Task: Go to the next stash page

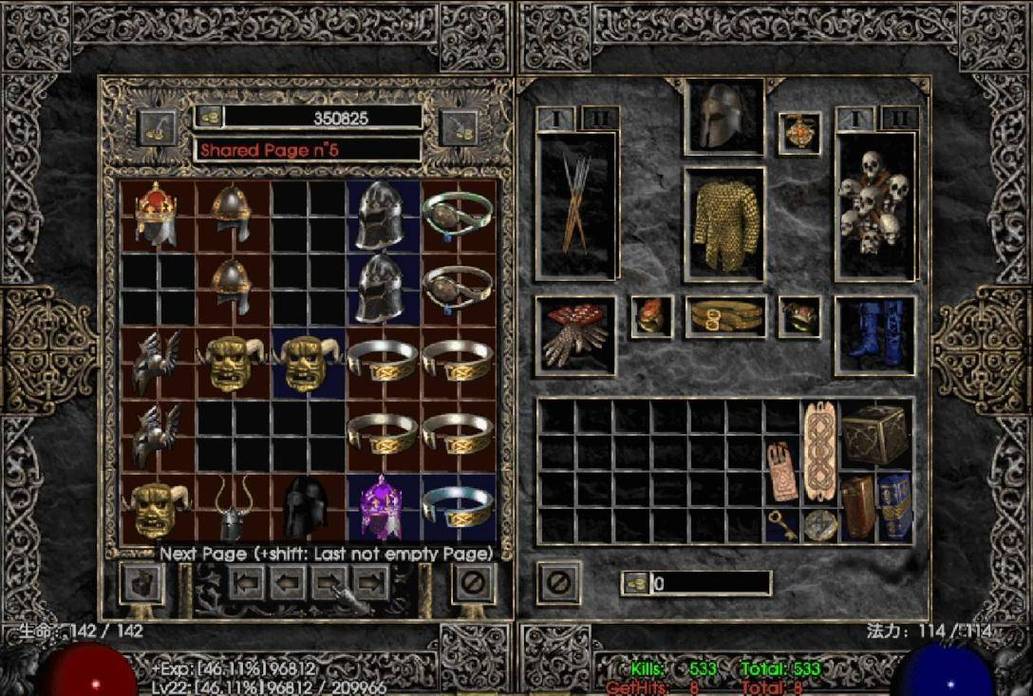Action: [x=329, y=582]
